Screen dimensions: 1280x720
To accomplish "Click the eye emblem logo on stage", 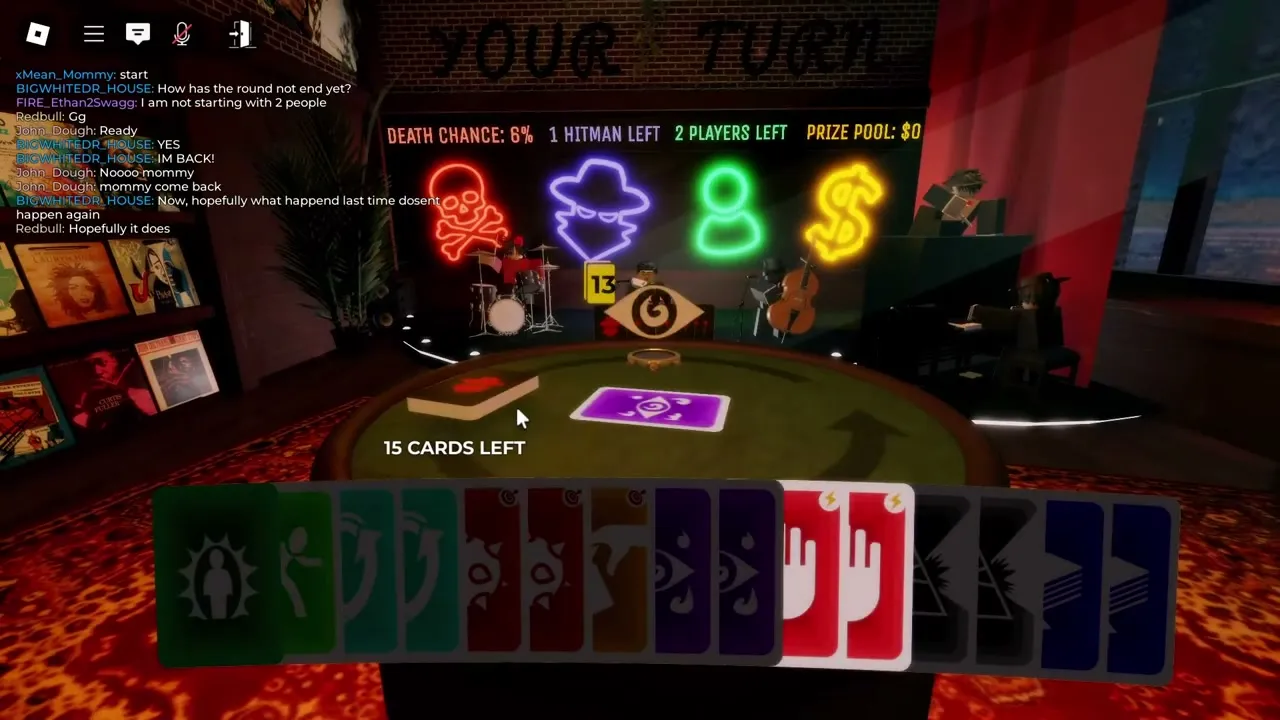I will pyautogui.click(x=655, y=313).
